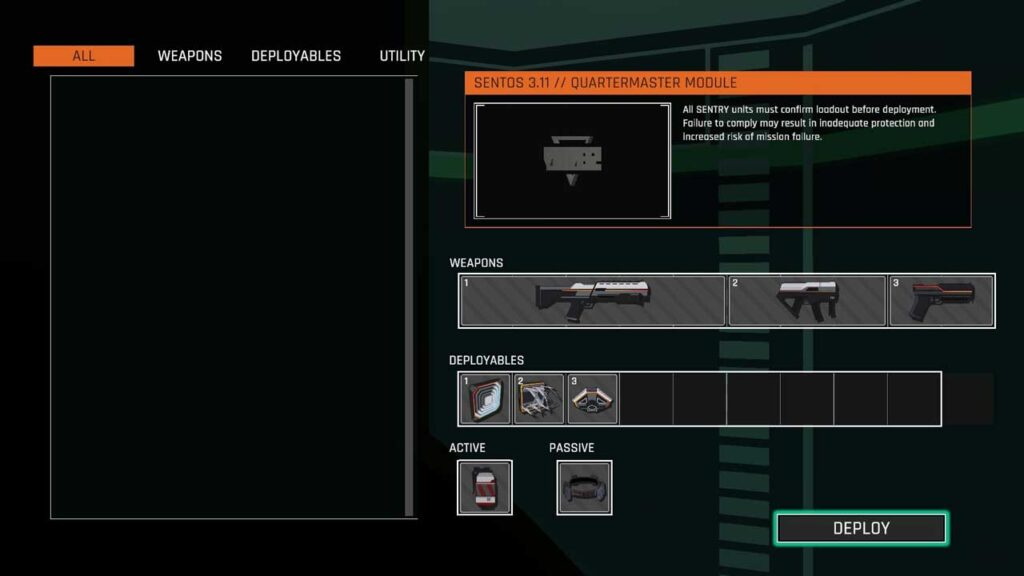1024x576 pixels.
Task: Select the deployable item in slot 3
Action: point(593,399)
